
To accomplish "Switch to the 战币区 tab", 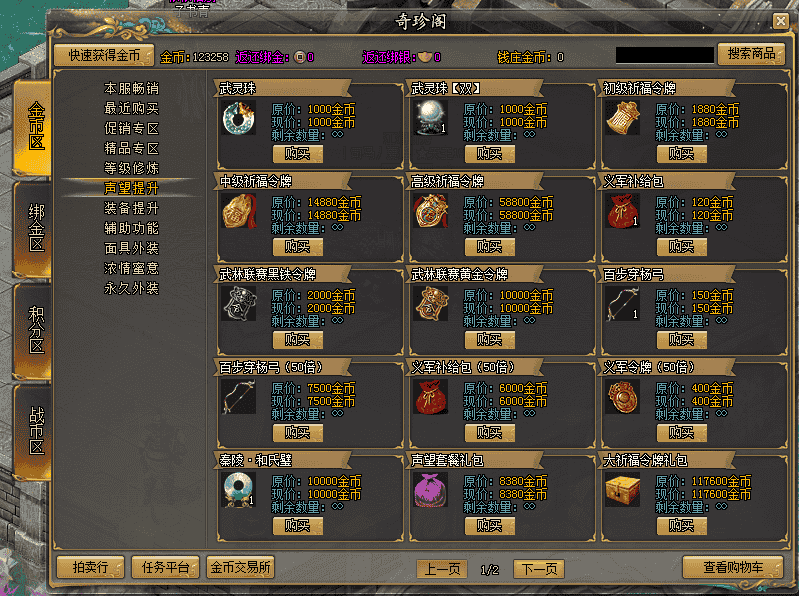I will (x=36, y=430).
